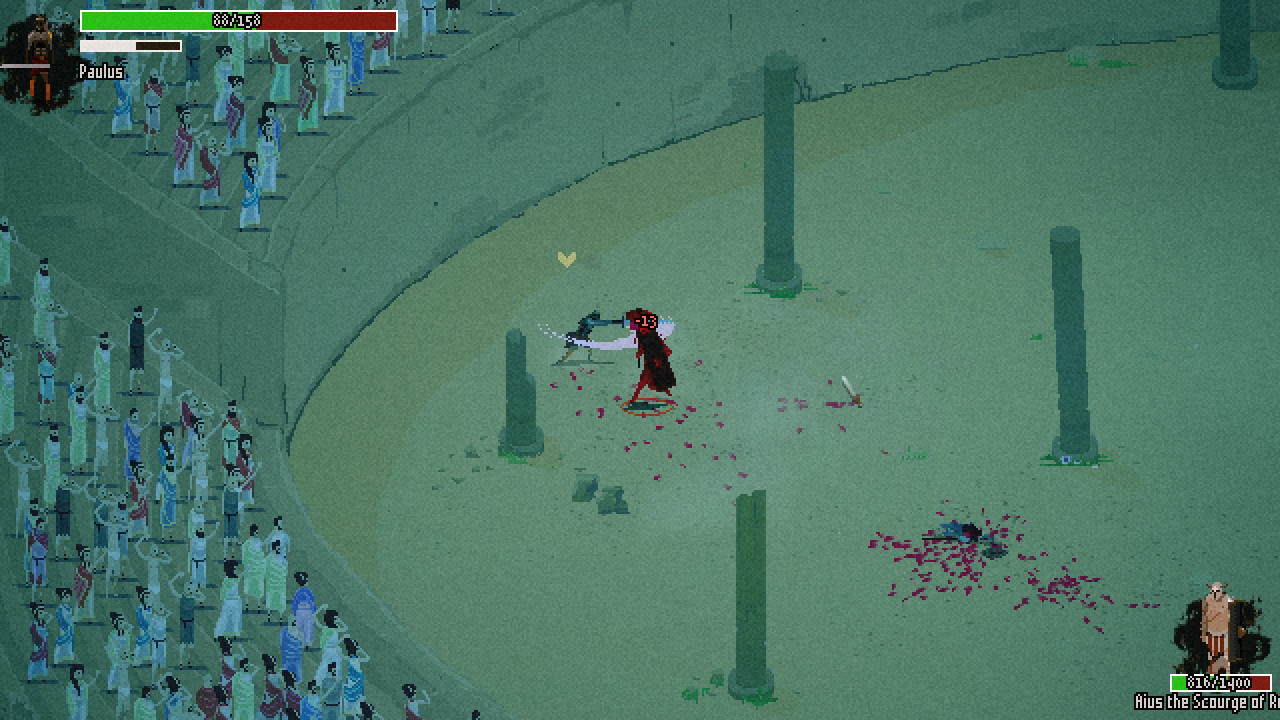Click Aius's health bar showing 816/1400
The height and width of the screenshot is (720, 1280).
point(1220,683)
